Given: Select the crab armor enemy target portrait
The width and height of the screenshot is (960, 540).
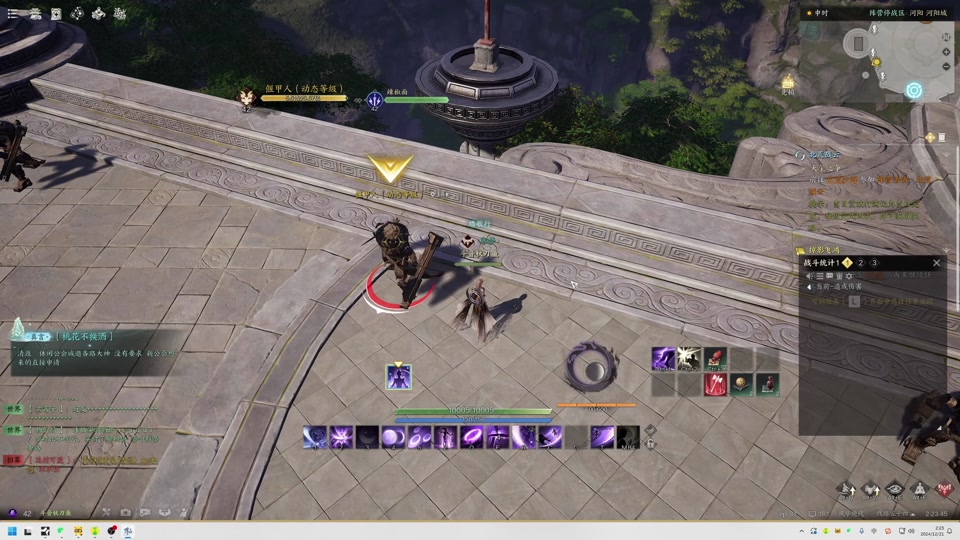Looking at the screenshot, I should tap(245, 98).
